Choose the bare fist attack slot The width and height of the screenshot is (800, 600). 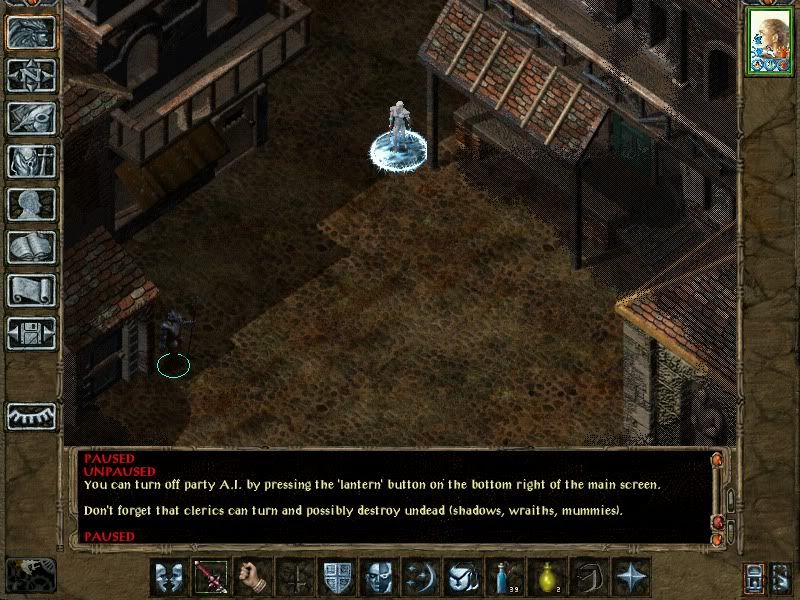253,578
